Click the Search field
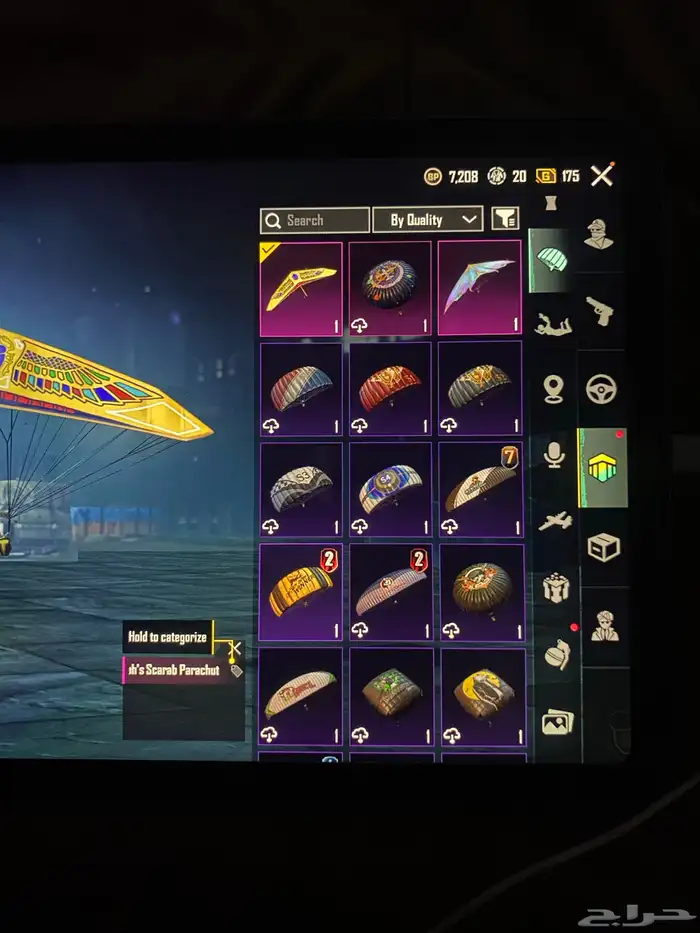700x933 pixels. (x=315, y=220)
